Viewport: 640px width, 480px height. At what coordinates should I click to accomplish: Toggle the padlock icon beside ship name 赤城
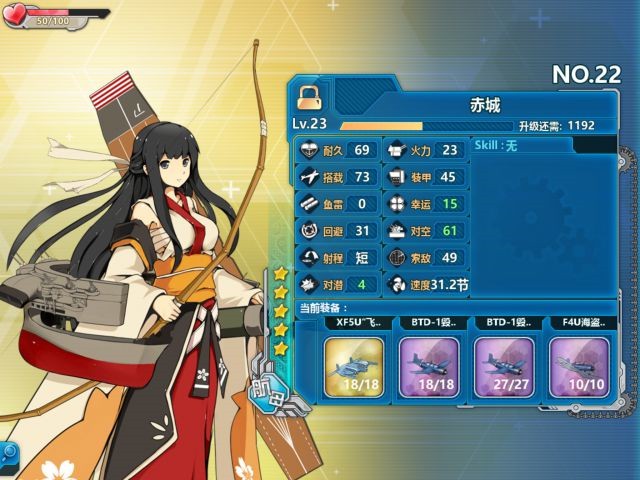[308, 93]
